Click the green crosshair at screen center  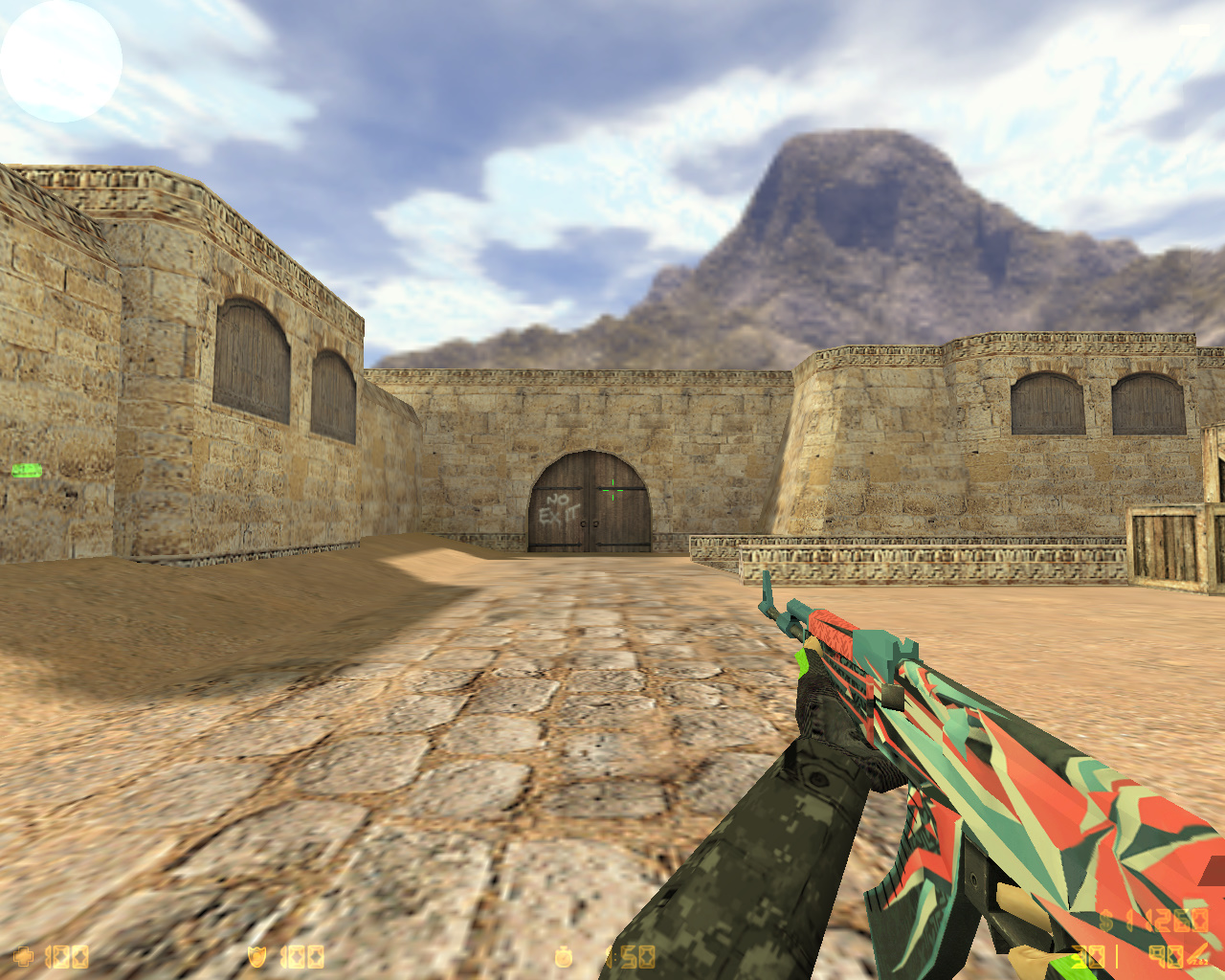[612, 490]
